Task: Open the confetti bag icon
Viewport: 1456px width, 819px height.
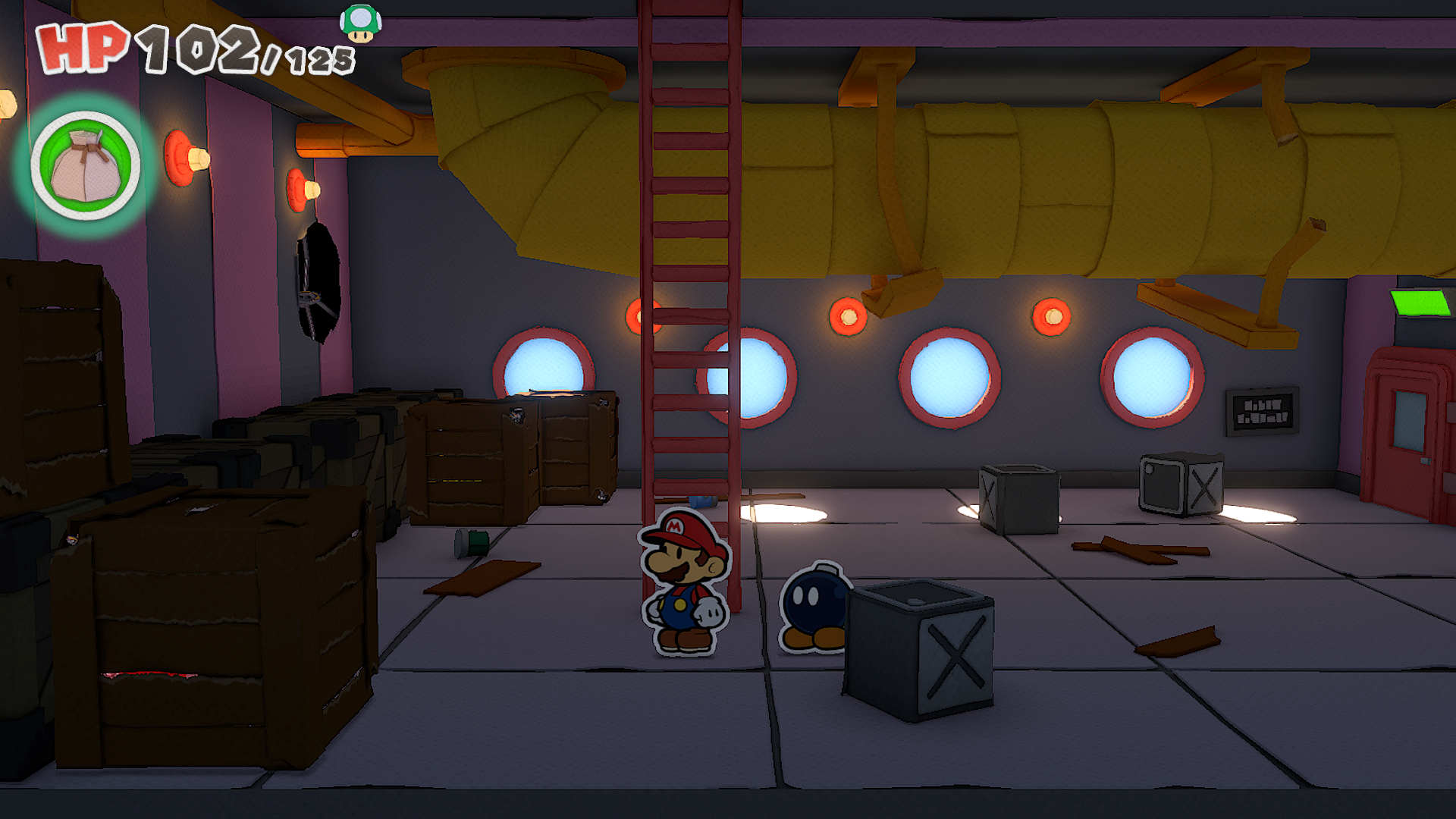Action: pos(86,166)
